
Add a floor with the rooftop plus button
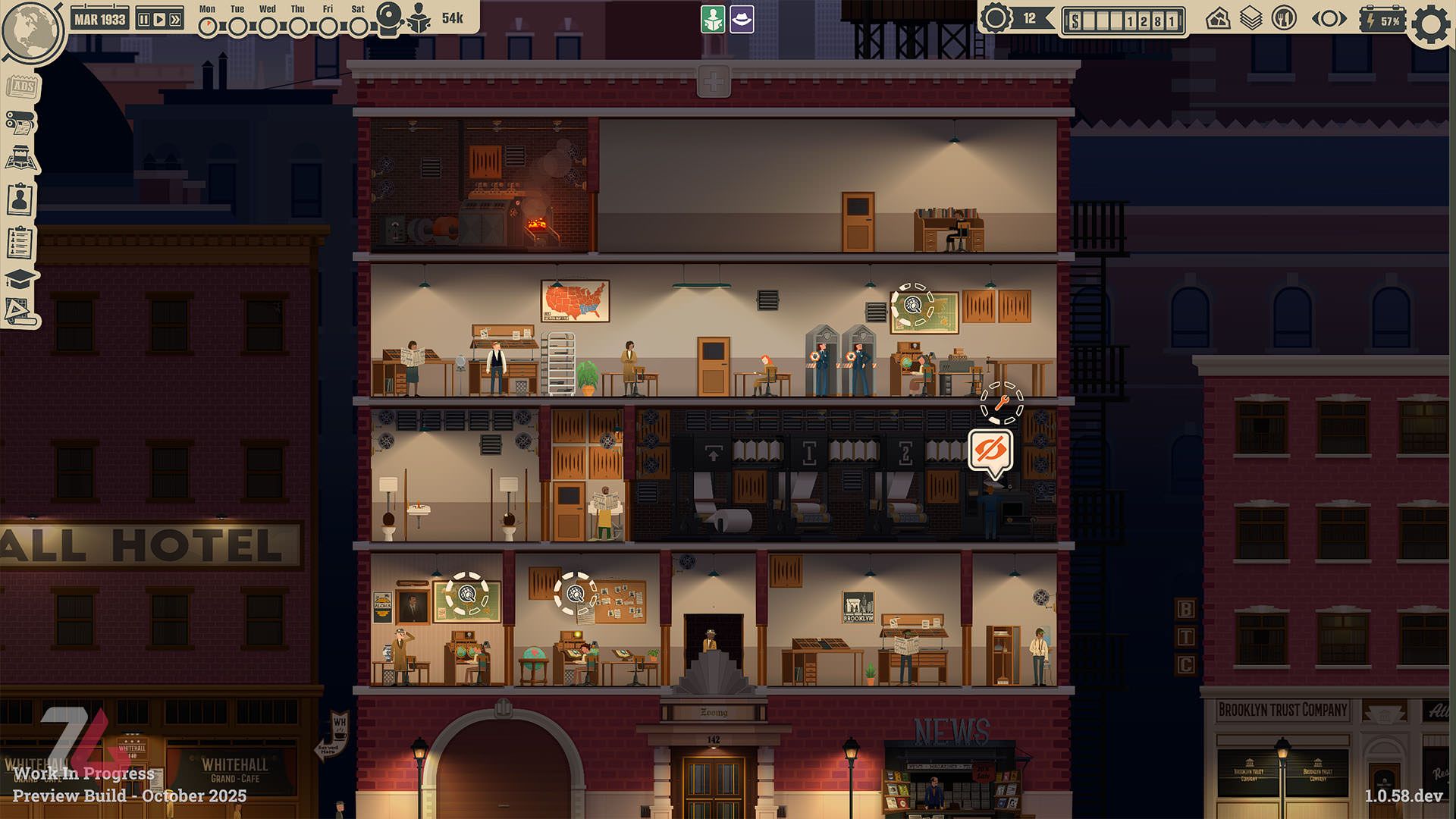(x=714, y=81)
